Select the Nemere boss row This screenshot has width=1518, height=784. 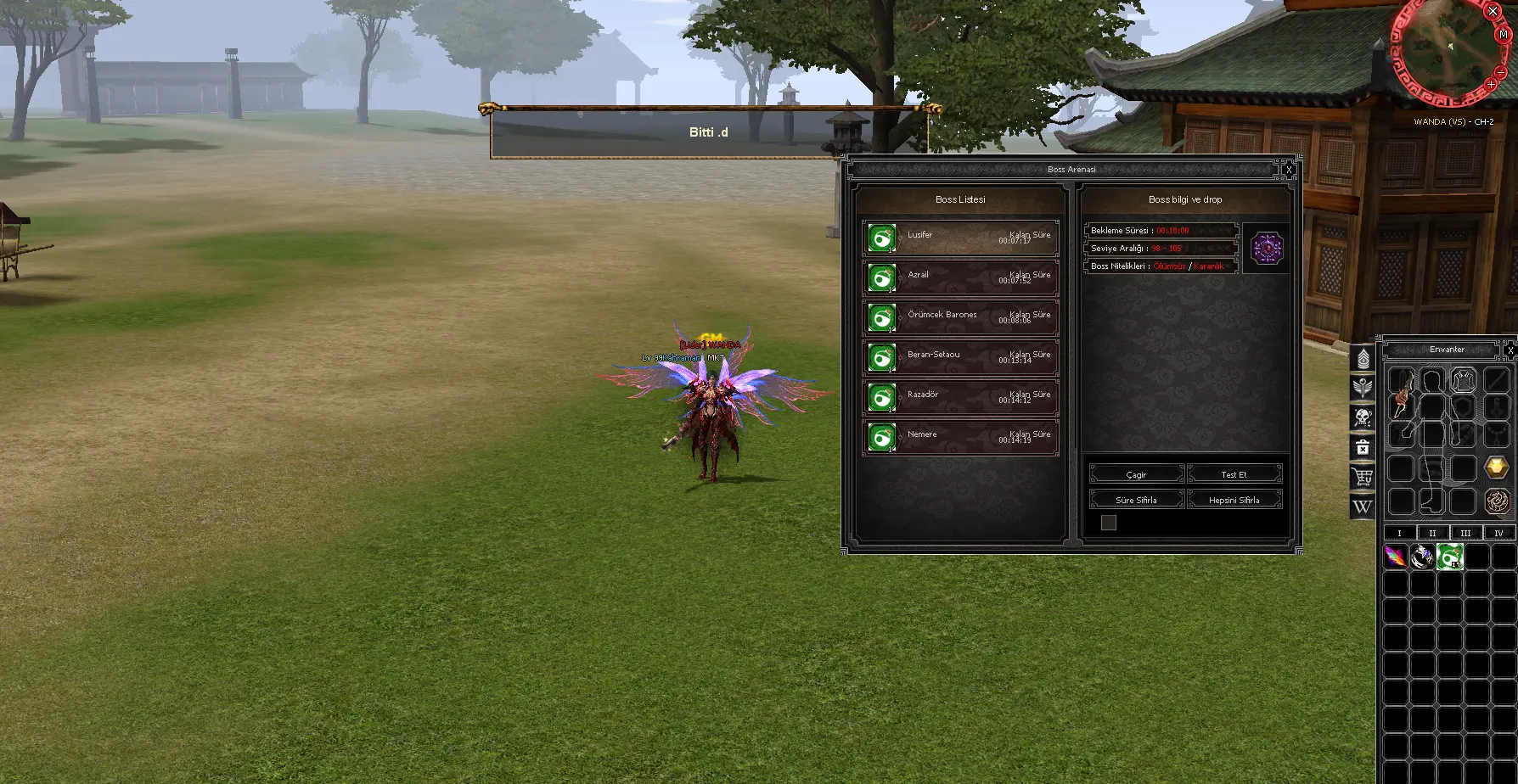(x=960, y=438)
